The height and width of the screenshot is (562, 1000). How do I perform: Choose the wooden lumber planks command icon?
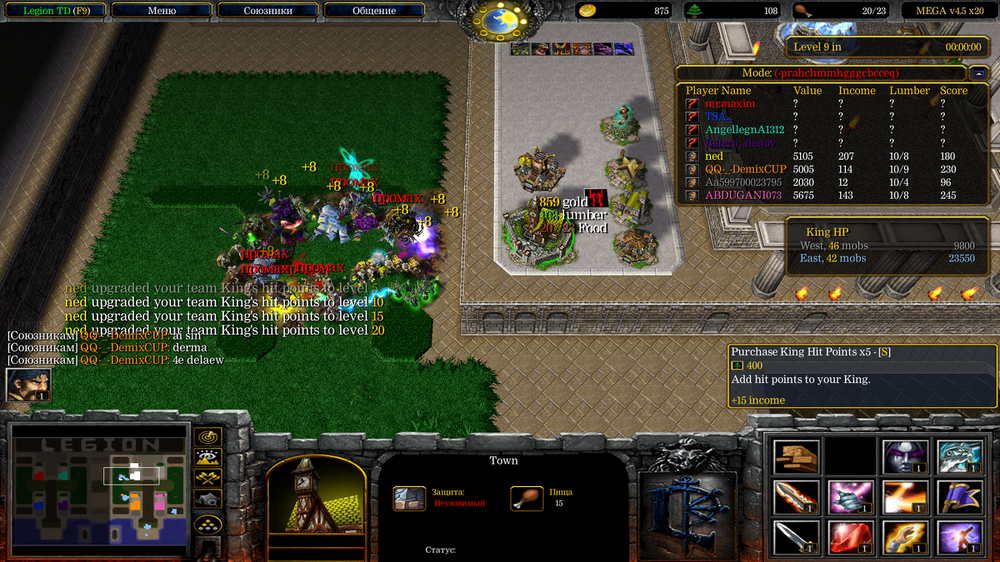(x=796, y=457)
